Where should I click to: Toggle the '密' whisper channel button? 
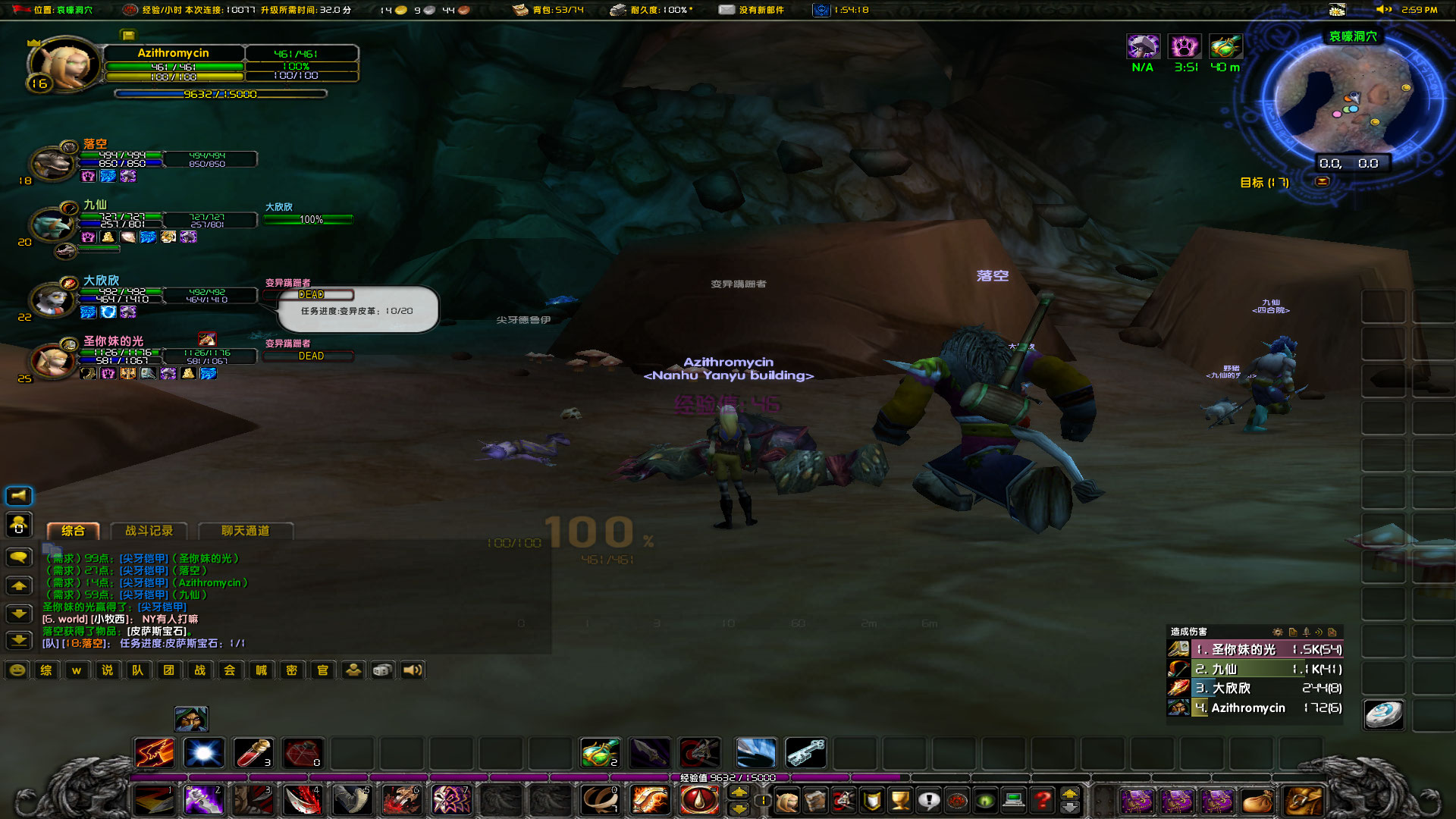pyautogui.click(x=292, y=670)
